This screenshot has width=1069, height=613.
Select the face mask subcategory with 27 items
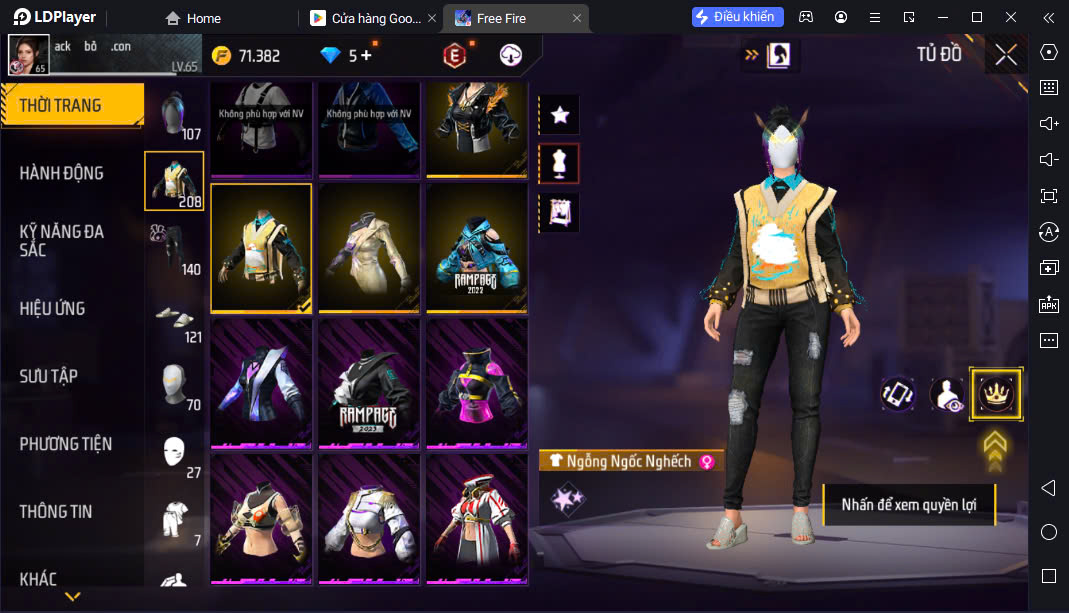point(174,453)
